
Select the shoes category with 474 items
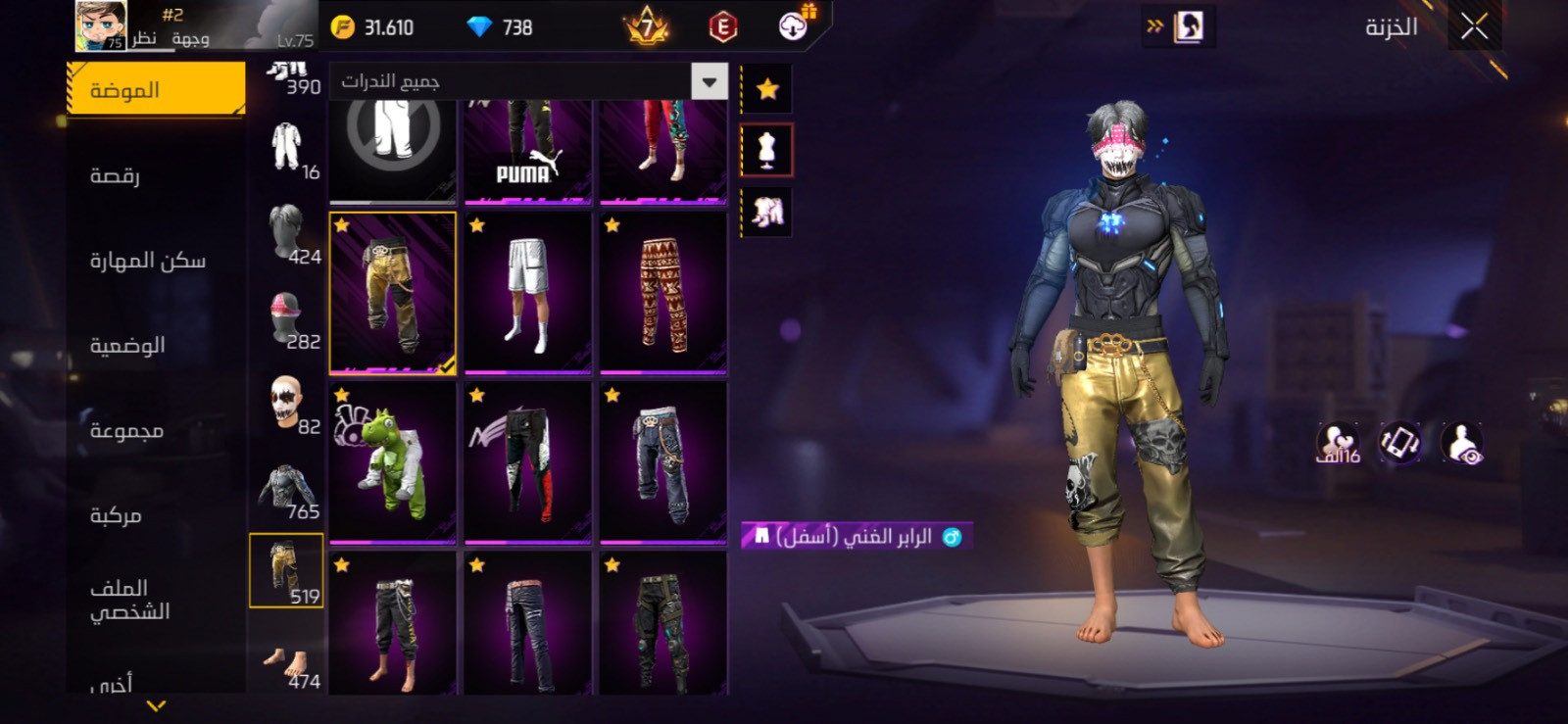coord(286,664)
